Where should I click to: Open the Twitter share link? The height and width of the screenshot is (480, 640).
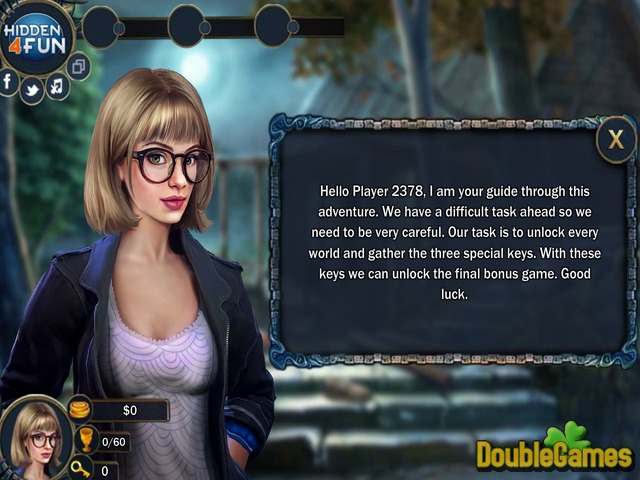[x=32, y=90]
